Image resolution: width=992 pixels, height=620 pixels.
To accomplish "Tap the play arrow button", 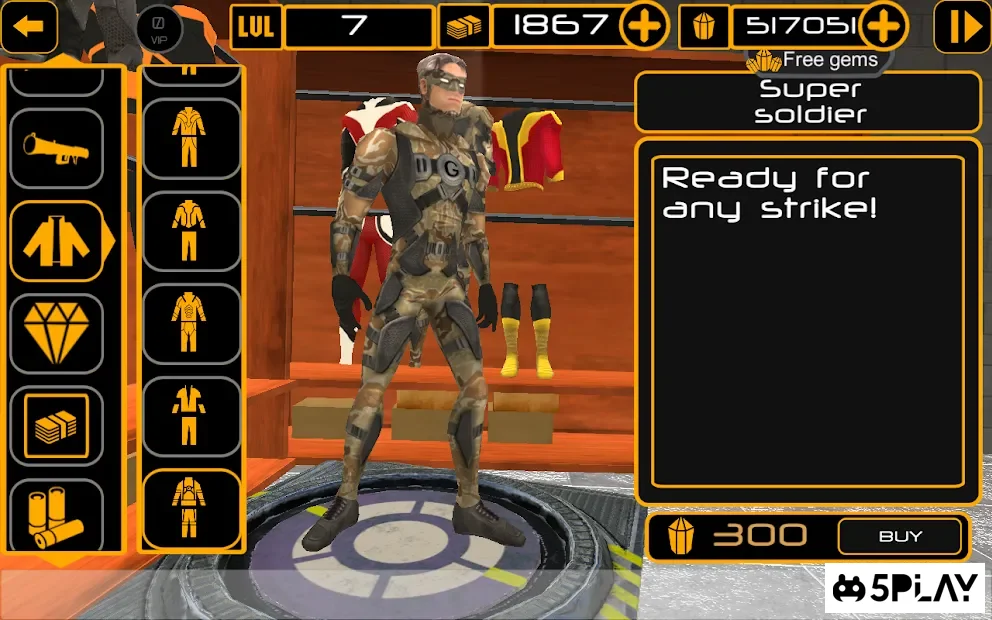I will 961,27.
